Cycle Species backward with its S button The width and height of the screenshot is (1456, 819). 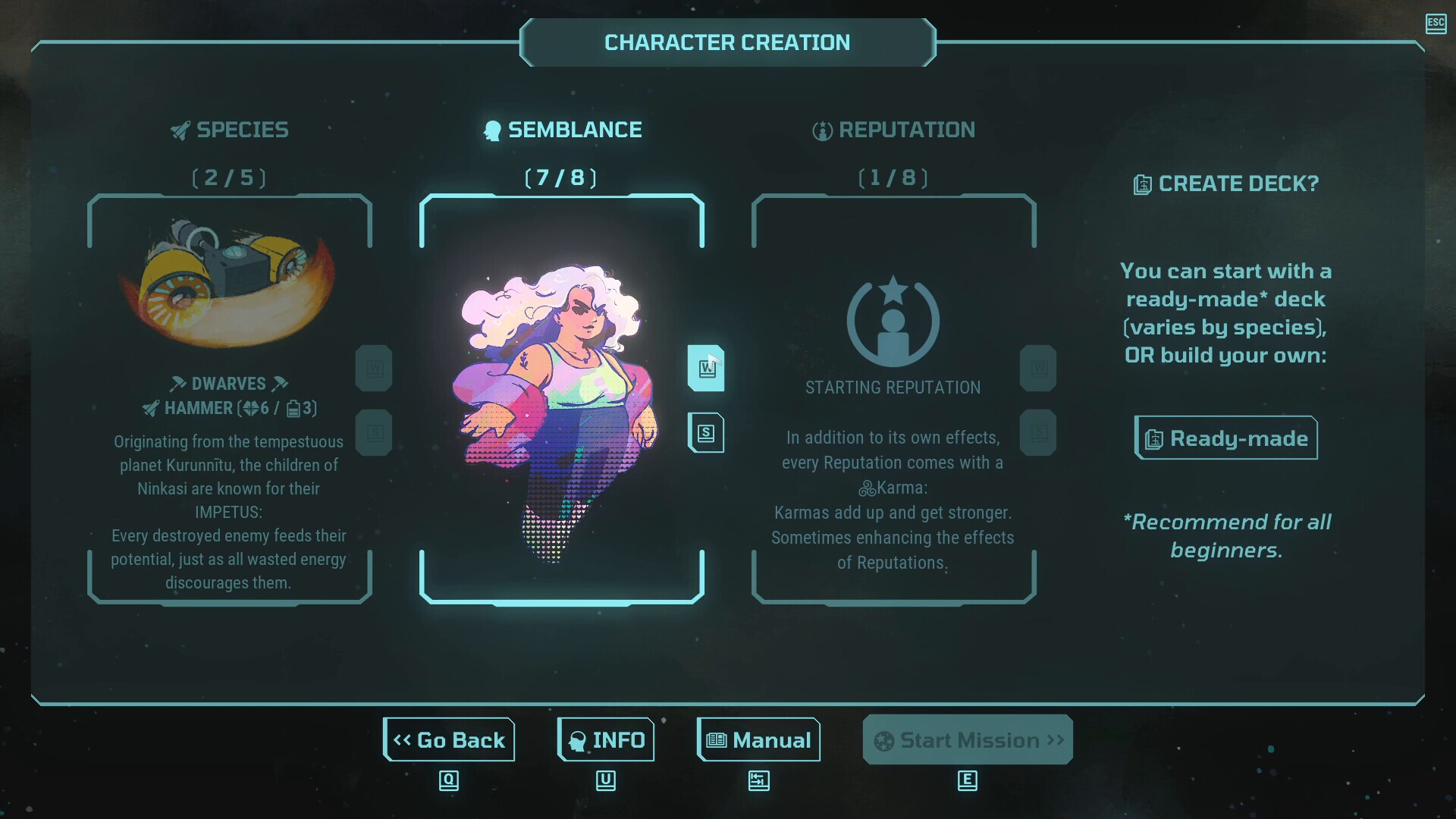[373, 432]
